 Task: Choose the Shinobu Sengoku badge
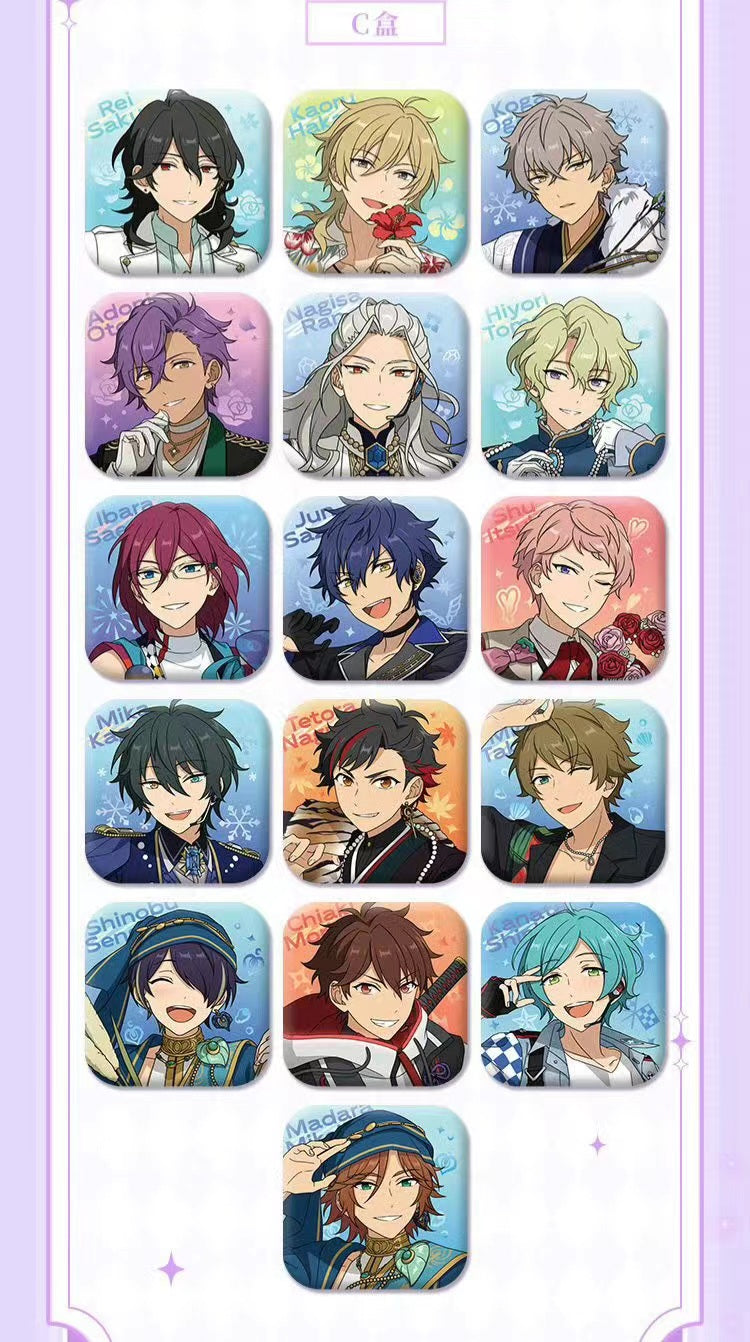click(177, 994)
